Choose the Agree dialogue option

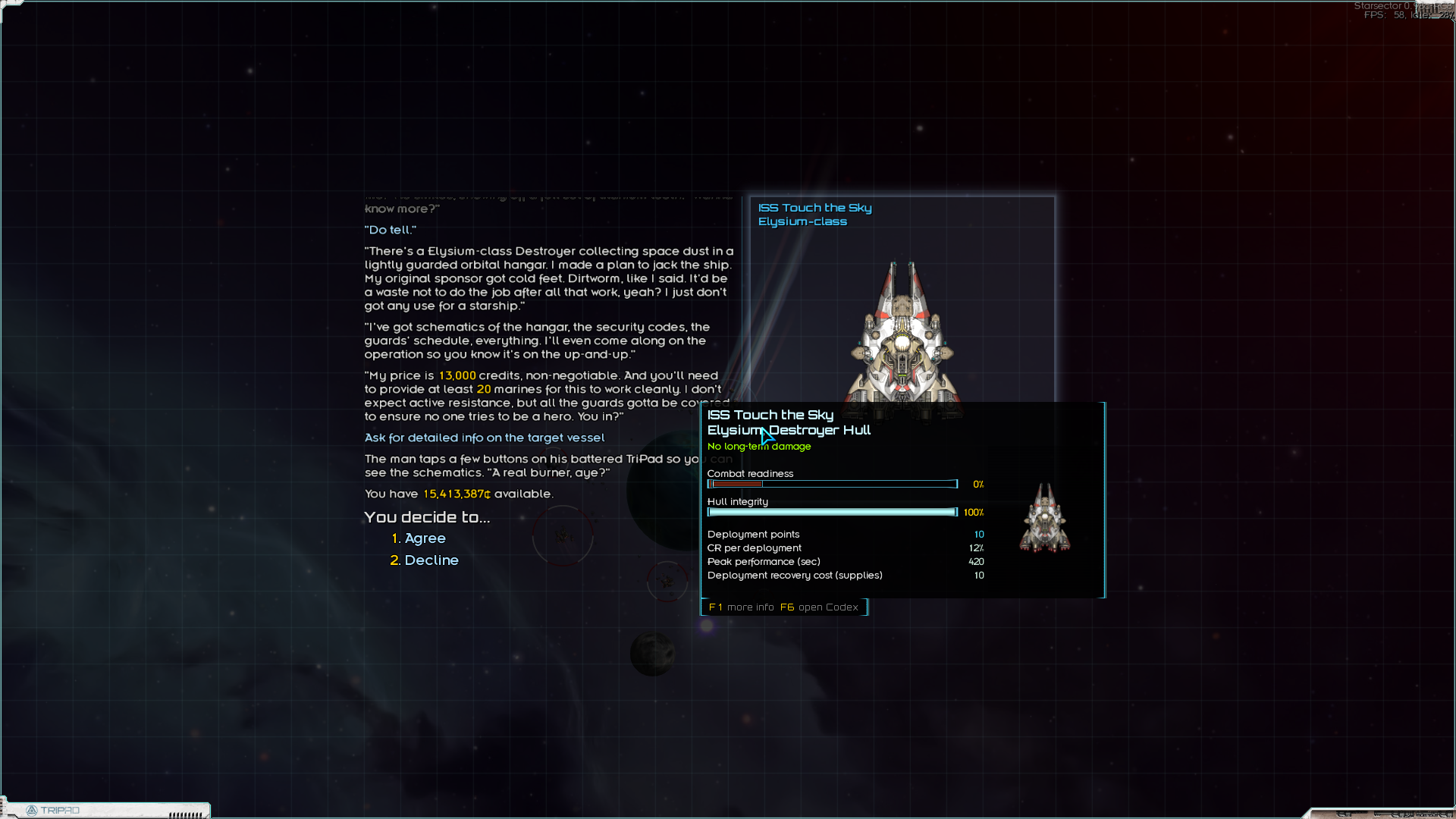point(425,538)
